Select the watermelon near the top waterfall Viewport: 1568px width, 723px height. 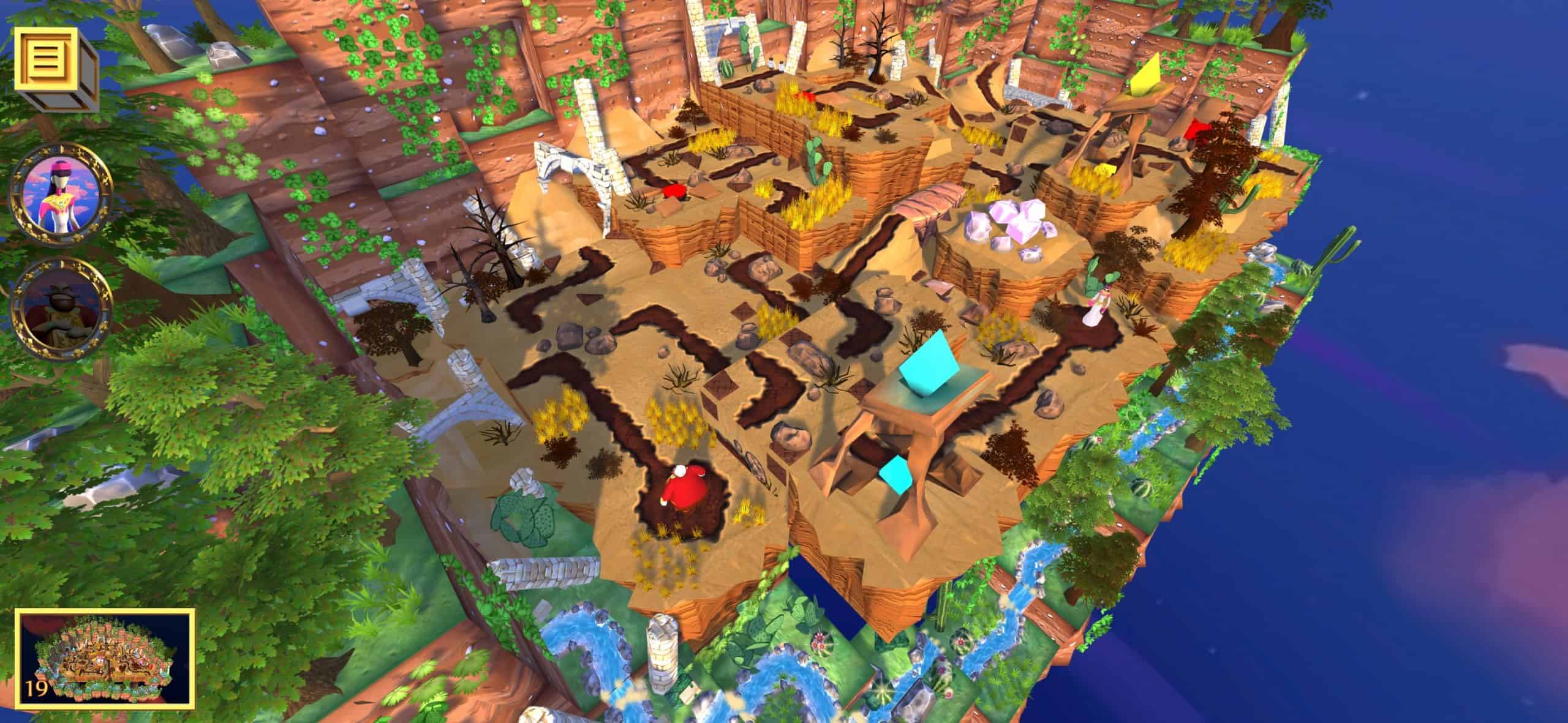[x=726, y=69]
